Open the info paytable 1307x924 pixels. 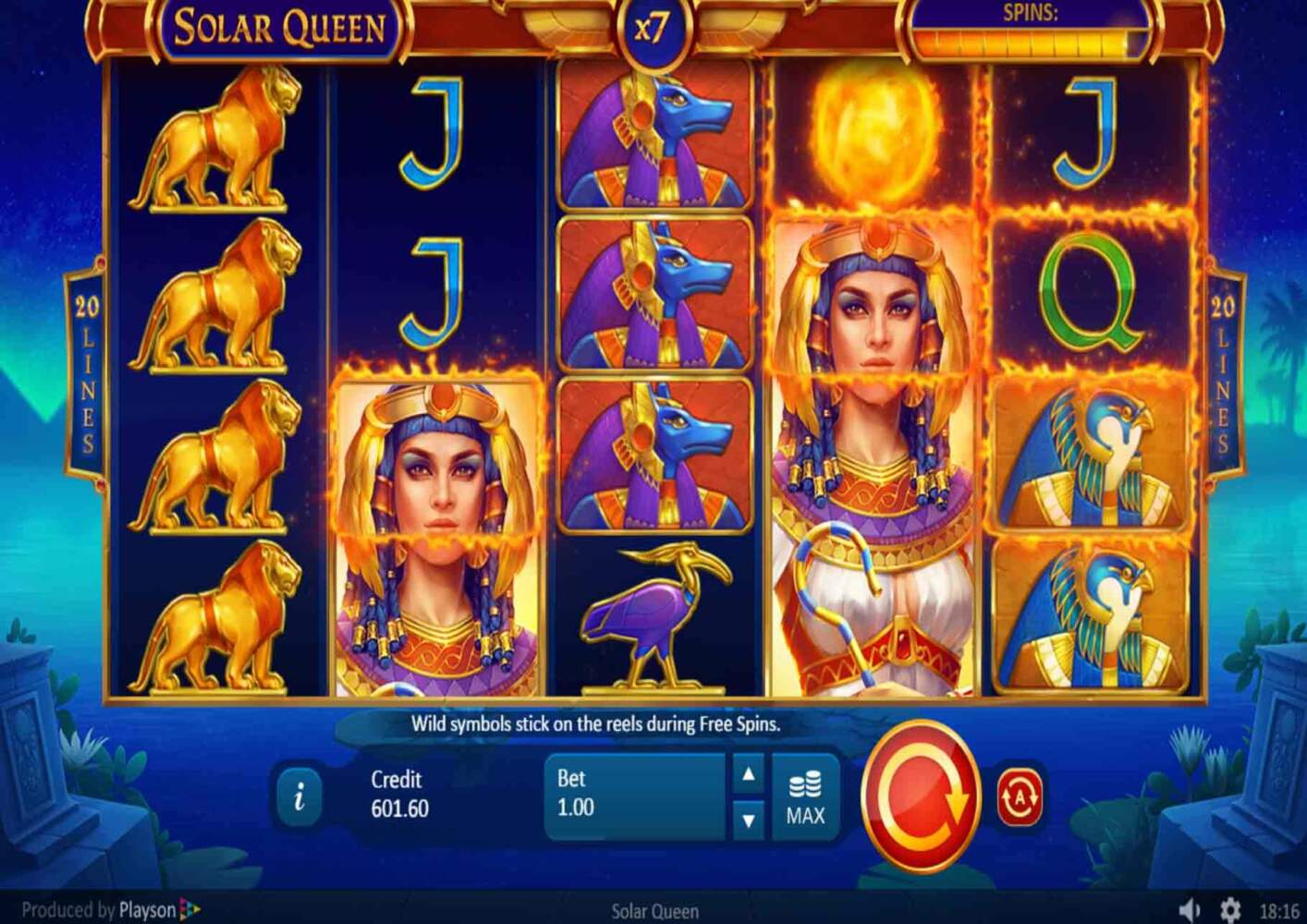(x=299, y=796)
